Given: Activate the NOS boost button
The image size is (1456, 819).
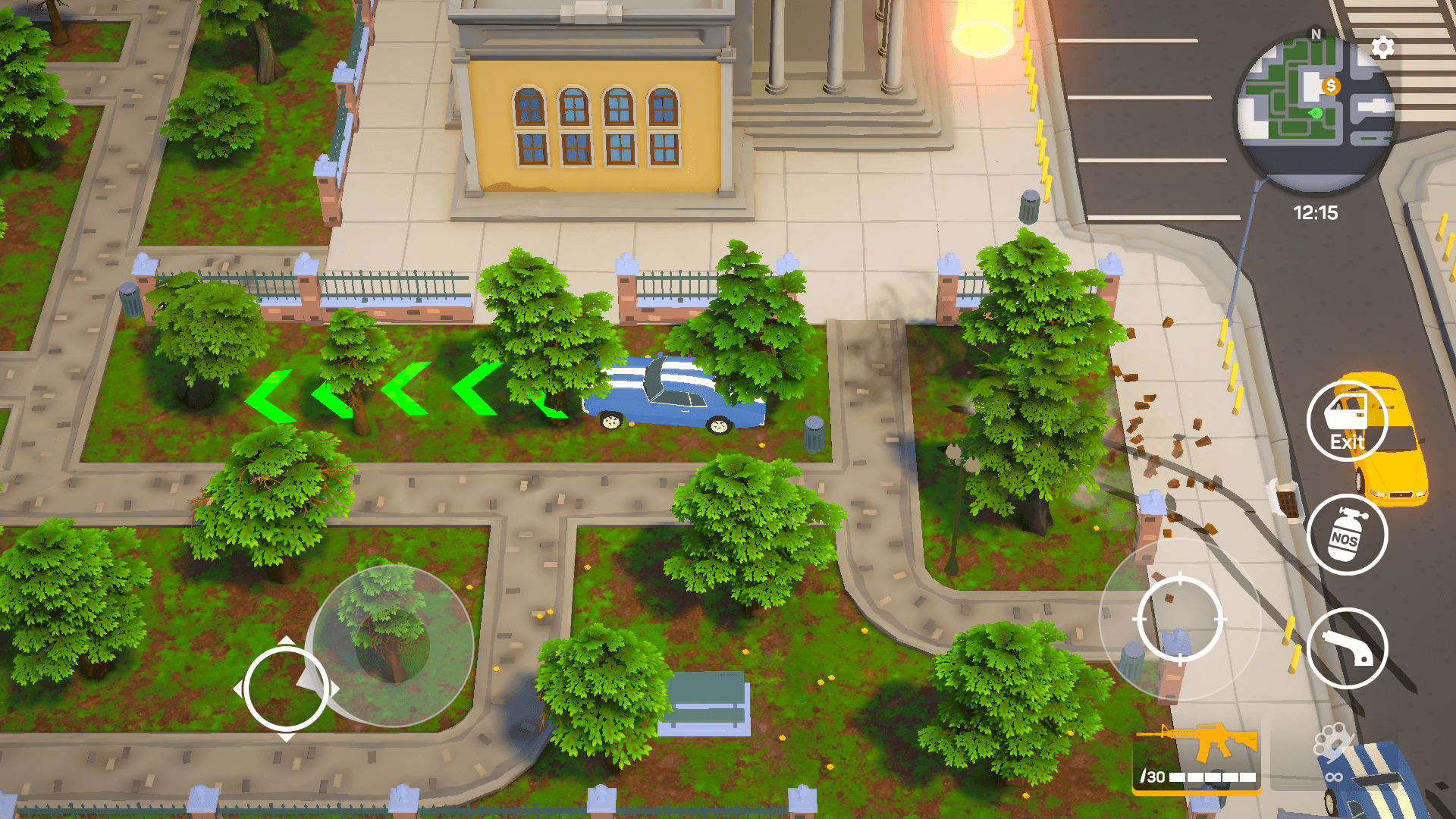Looking at the screenshot, I should click(1347, 535).
